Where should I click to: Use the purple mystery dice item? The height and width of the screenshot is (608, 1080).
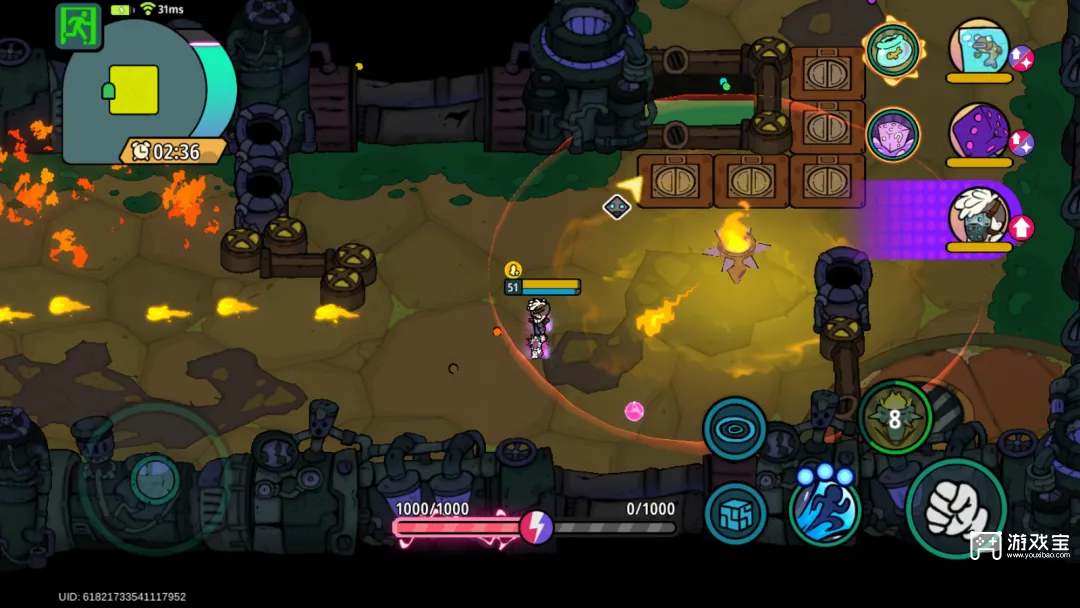click(893, 134)
